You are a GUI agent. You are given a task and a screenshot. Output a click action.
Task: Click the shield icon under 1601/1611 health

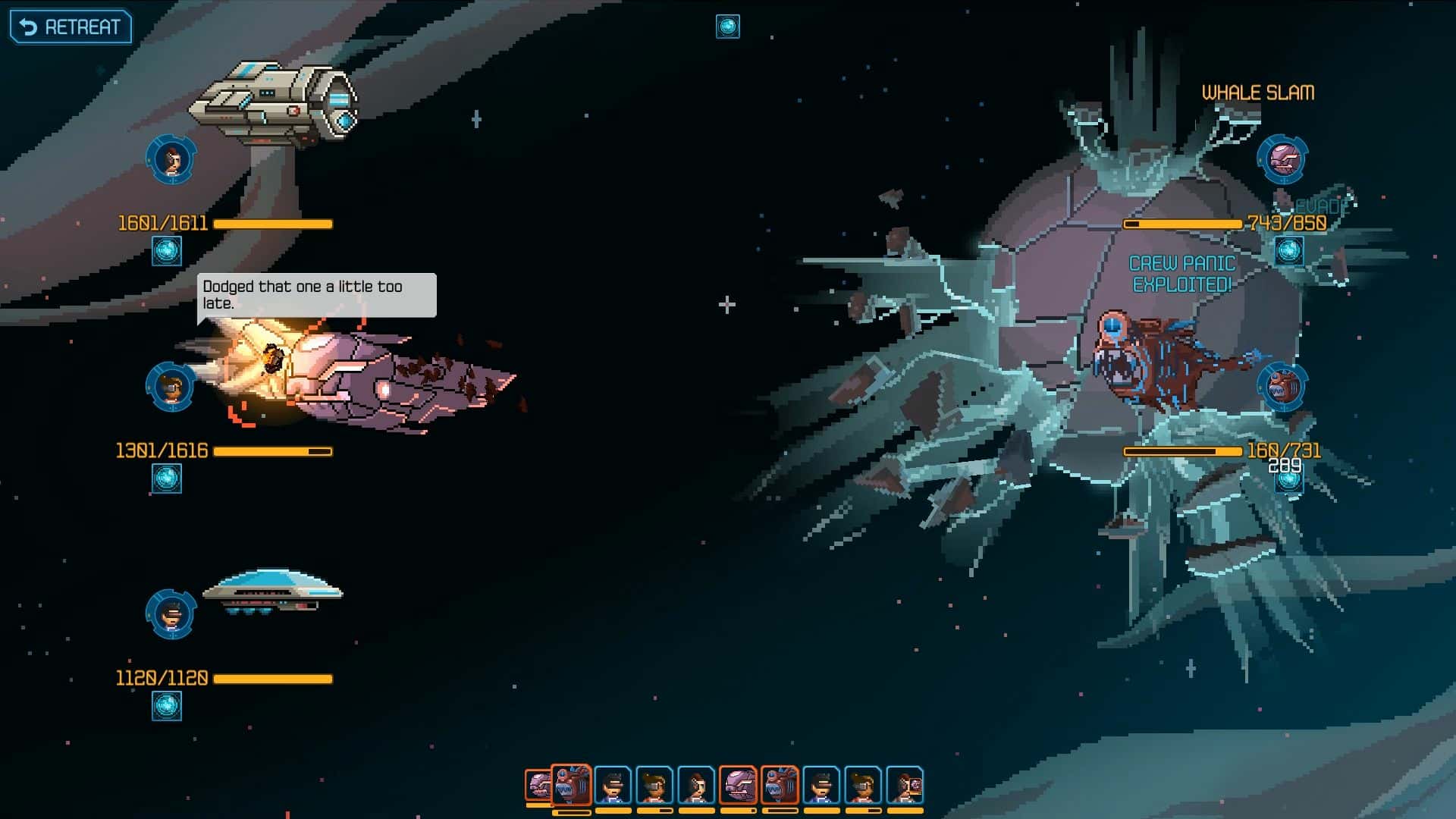click(167, 250)
